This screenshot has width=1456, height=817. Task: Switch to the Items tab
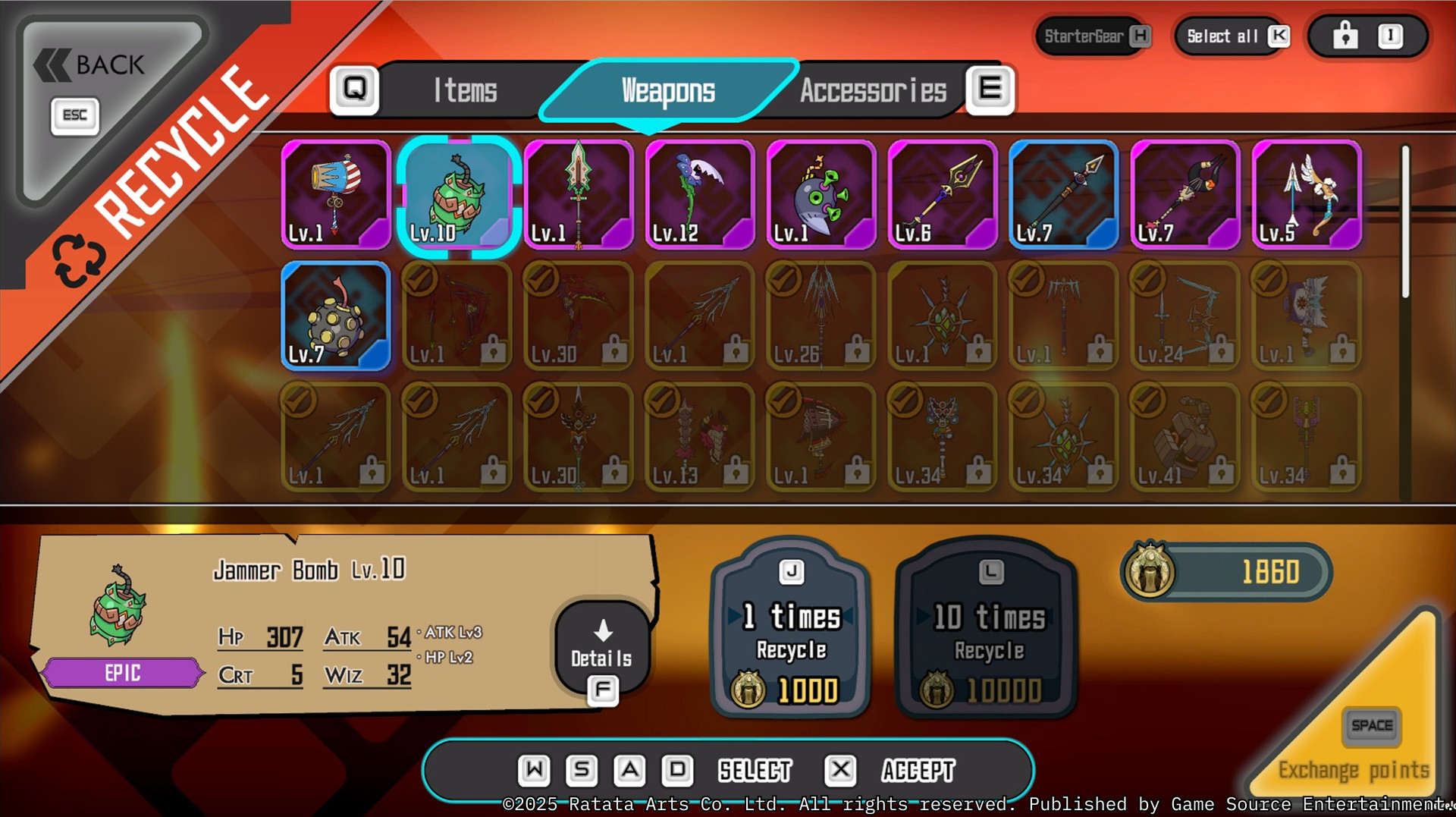pos(465,91)
